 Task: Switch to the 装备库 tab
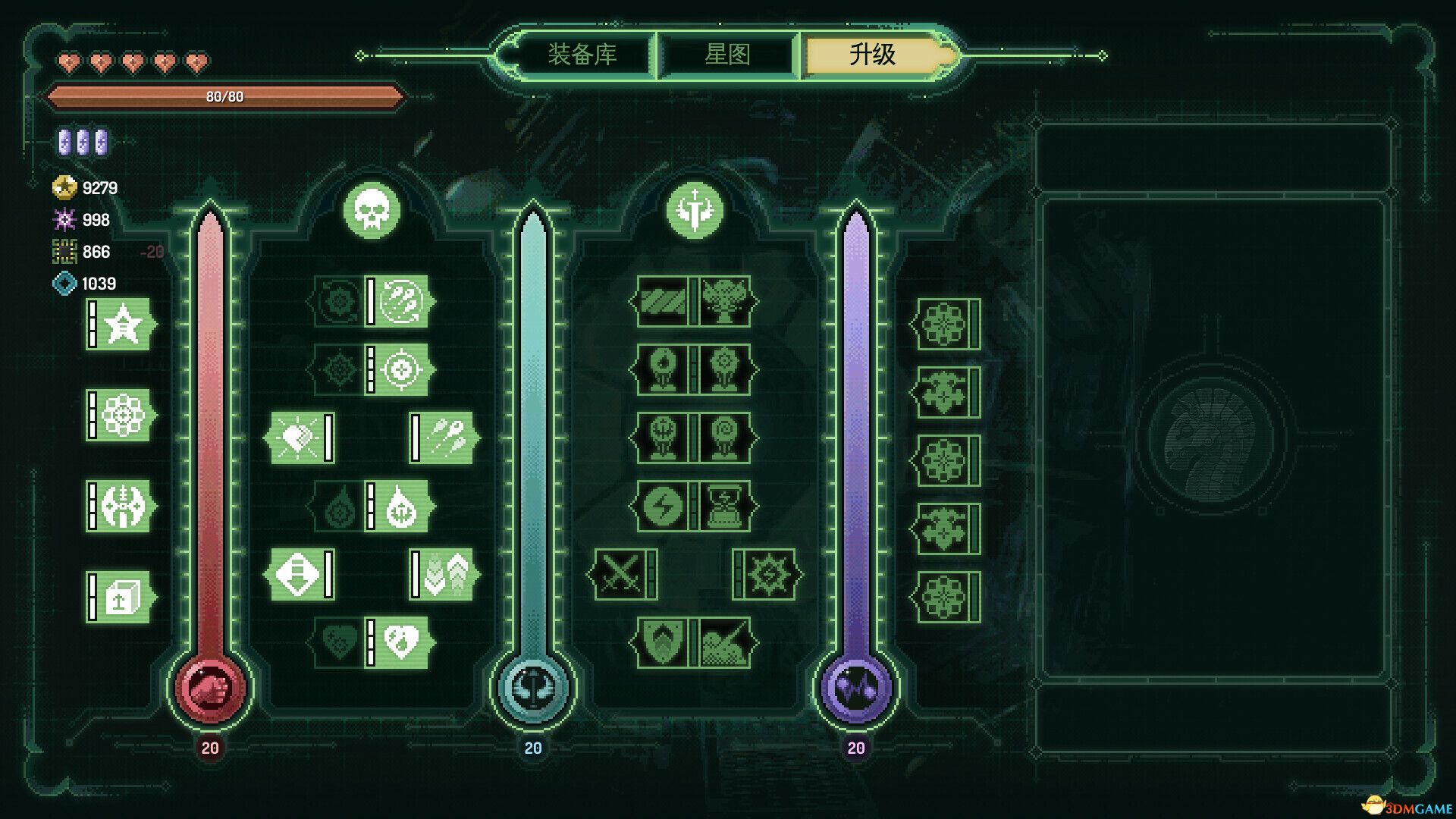[x=582, y=55]
